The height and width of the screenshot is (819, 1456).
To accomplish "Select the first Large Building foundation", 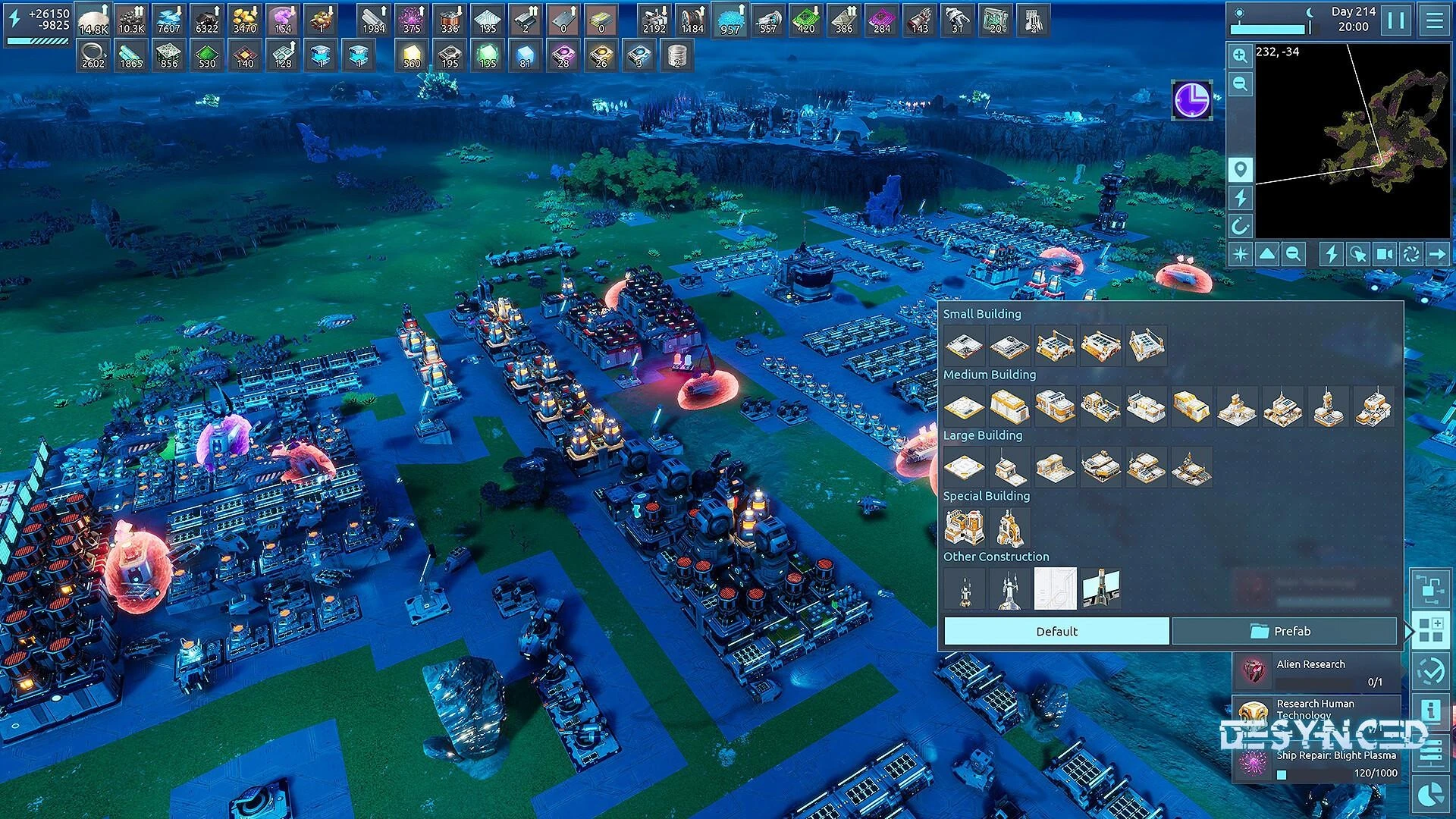I will (x=964, y=467).
